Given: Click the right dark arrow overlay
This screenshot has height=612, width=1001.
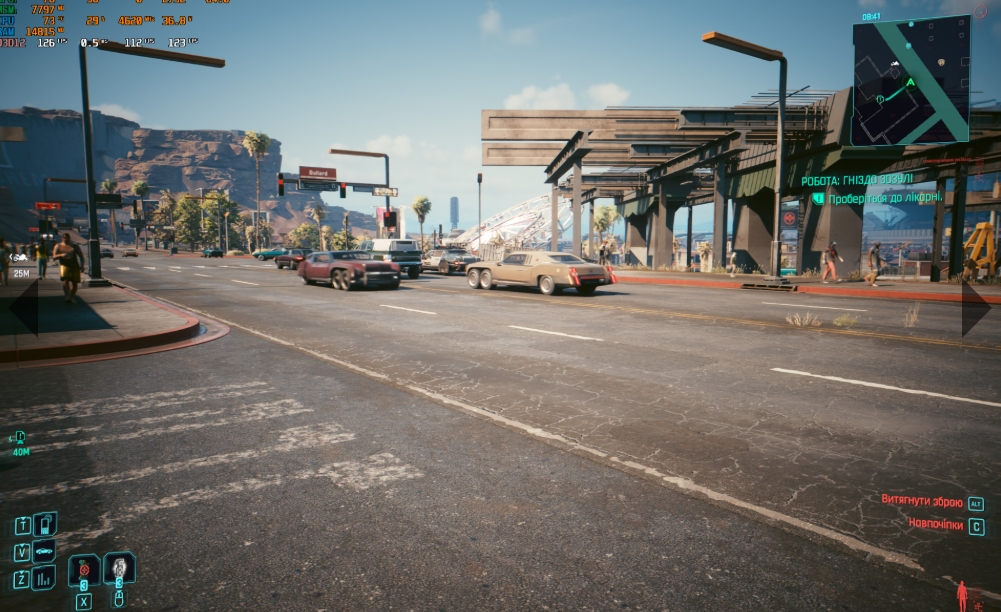Looking at the screenshot, I should click(977, 307).
